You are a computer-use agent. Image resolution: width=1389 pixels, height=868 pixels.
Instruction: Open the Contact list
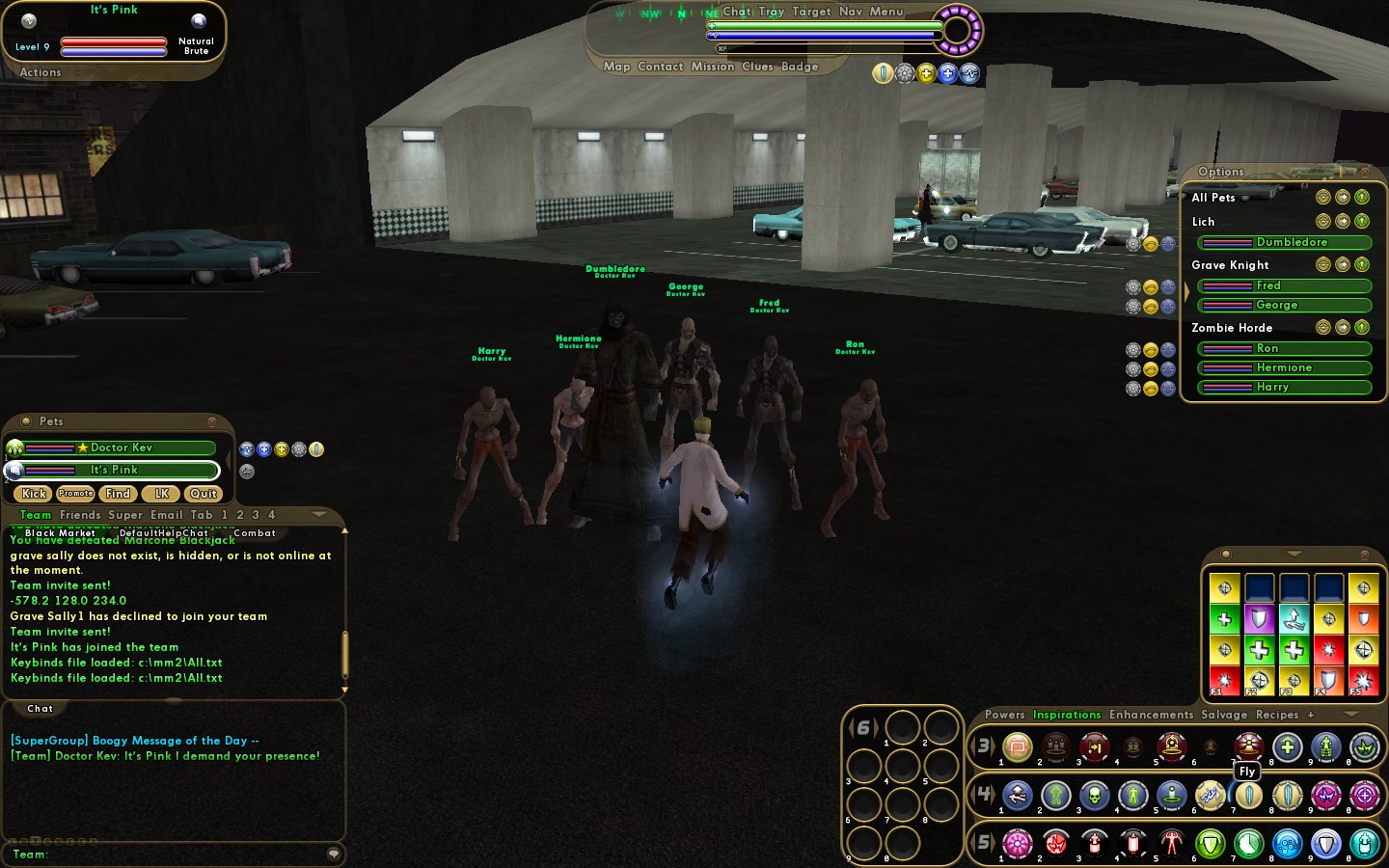660,67
